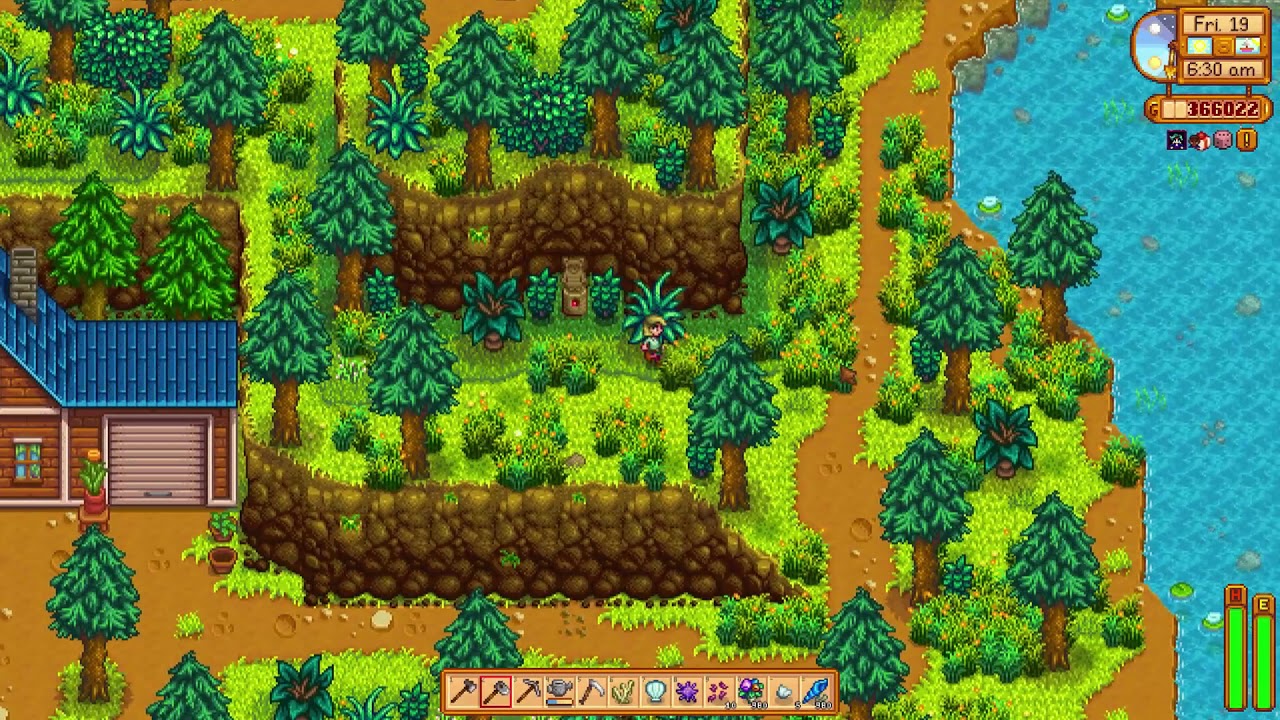Select the purple seeds stack of 10
1280x720 pixels.
coord(720,691)
